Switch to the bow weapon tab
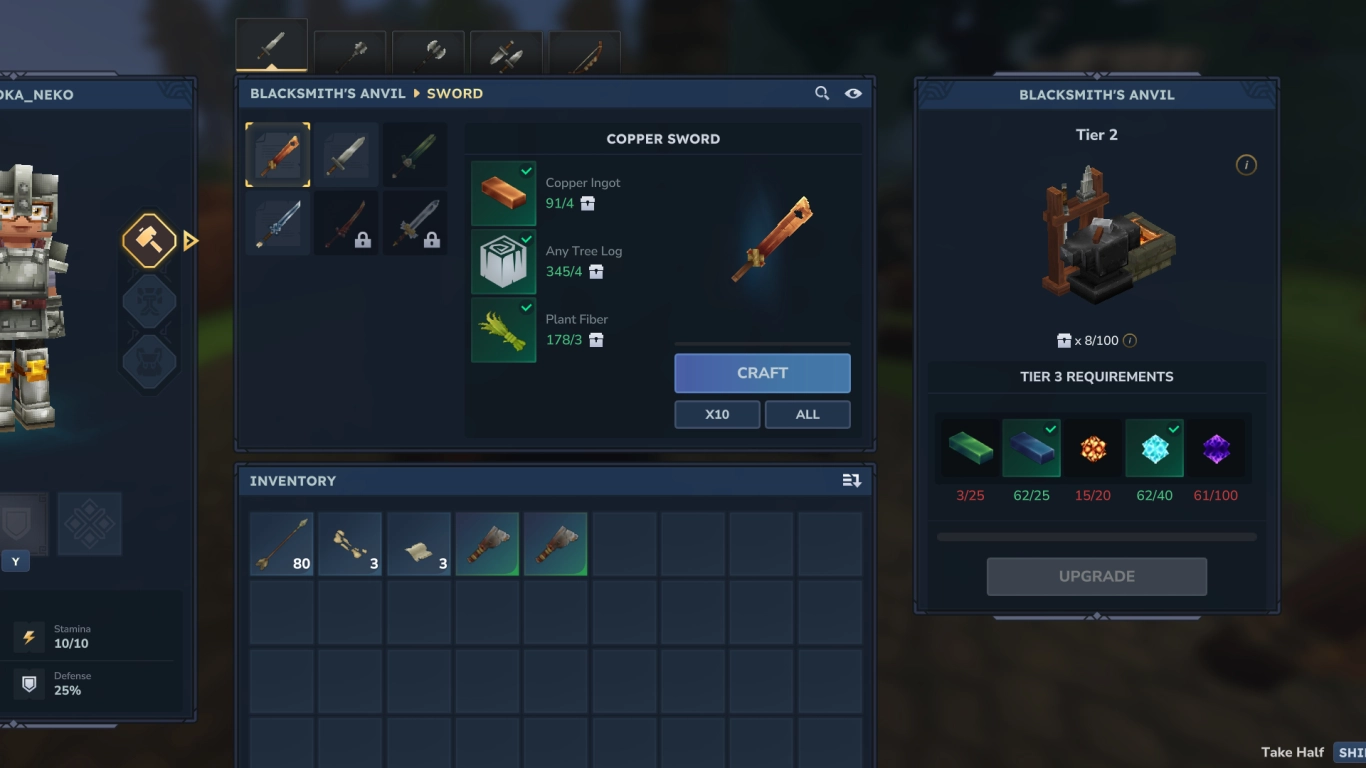This screenshot has height=768, width=1366. [584, 50]
